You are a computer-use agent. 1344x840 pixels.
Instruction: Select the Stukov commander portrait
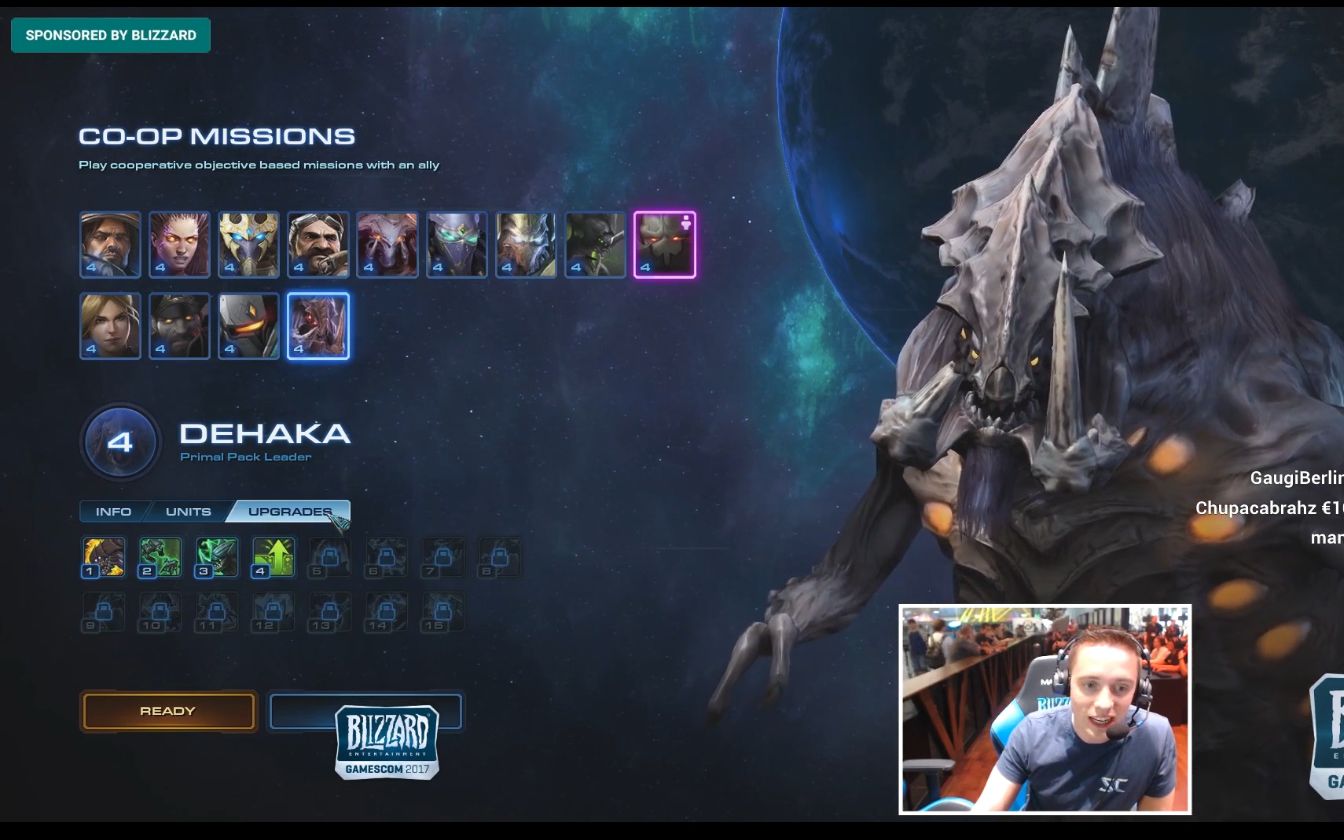click(180, 325)
